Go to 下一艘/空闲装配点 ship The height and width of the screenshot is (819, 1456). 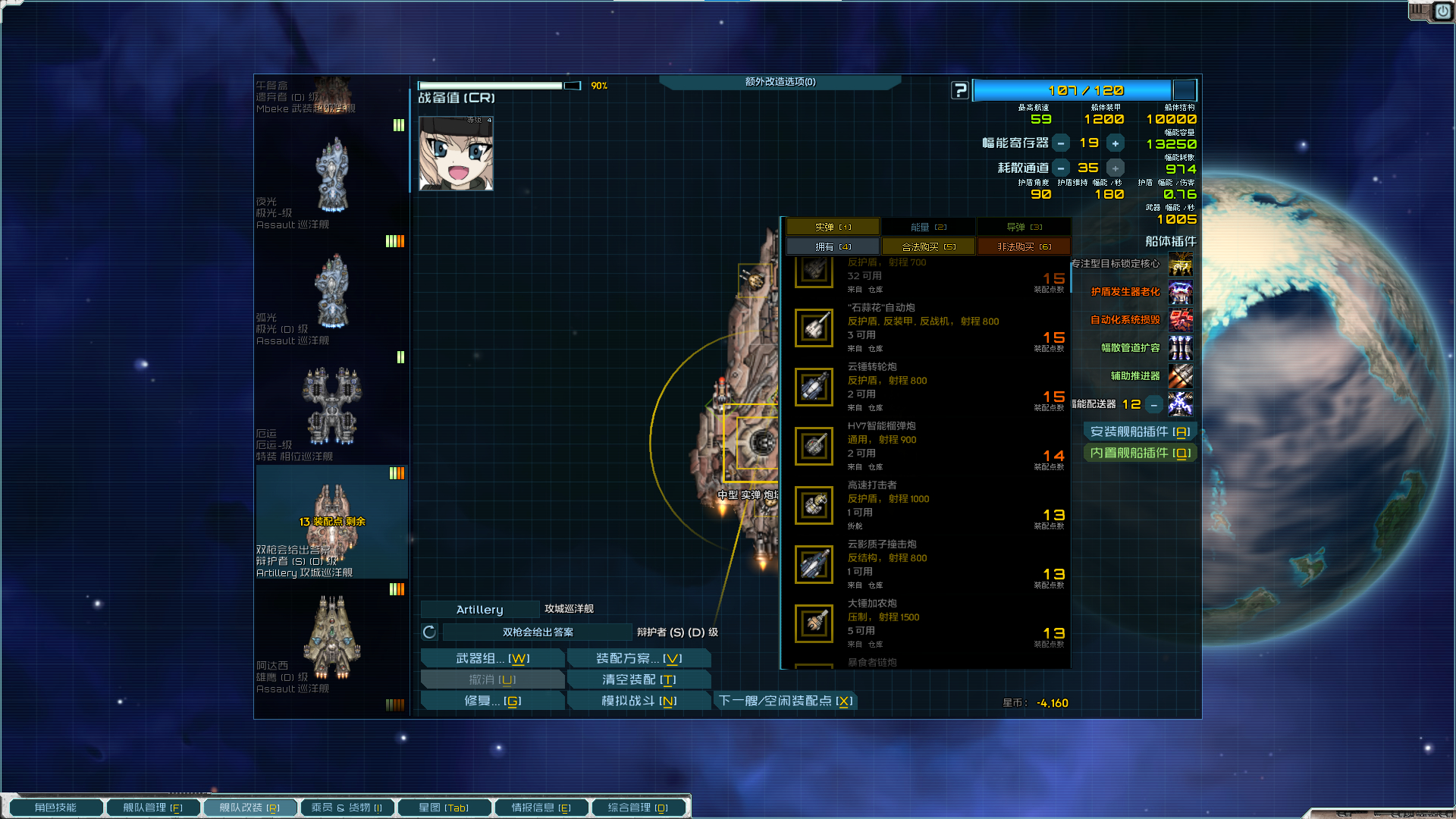[x=786, y=701]
